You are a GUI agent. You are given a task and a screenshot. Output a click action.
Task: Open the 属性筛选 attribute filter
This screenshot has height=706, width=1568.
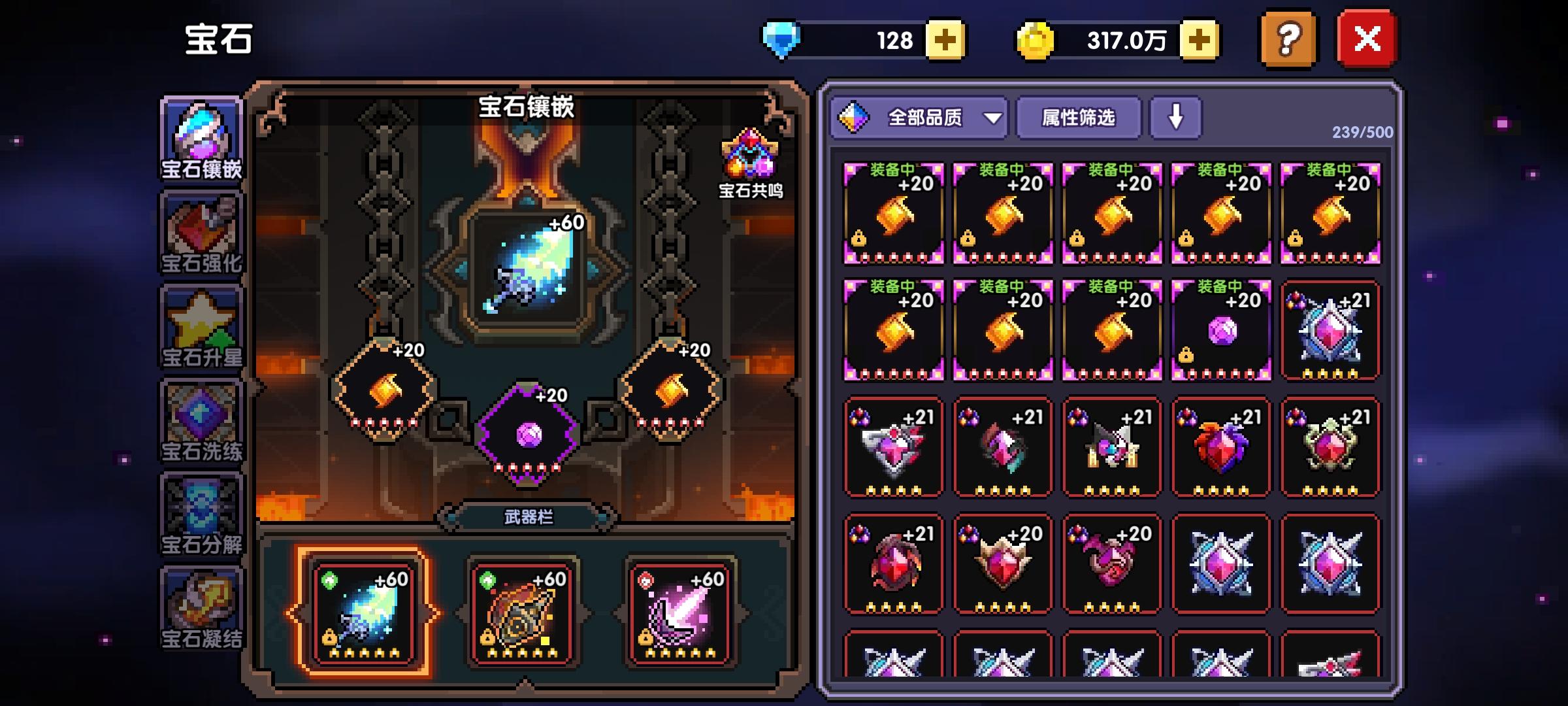[1078, 118]
